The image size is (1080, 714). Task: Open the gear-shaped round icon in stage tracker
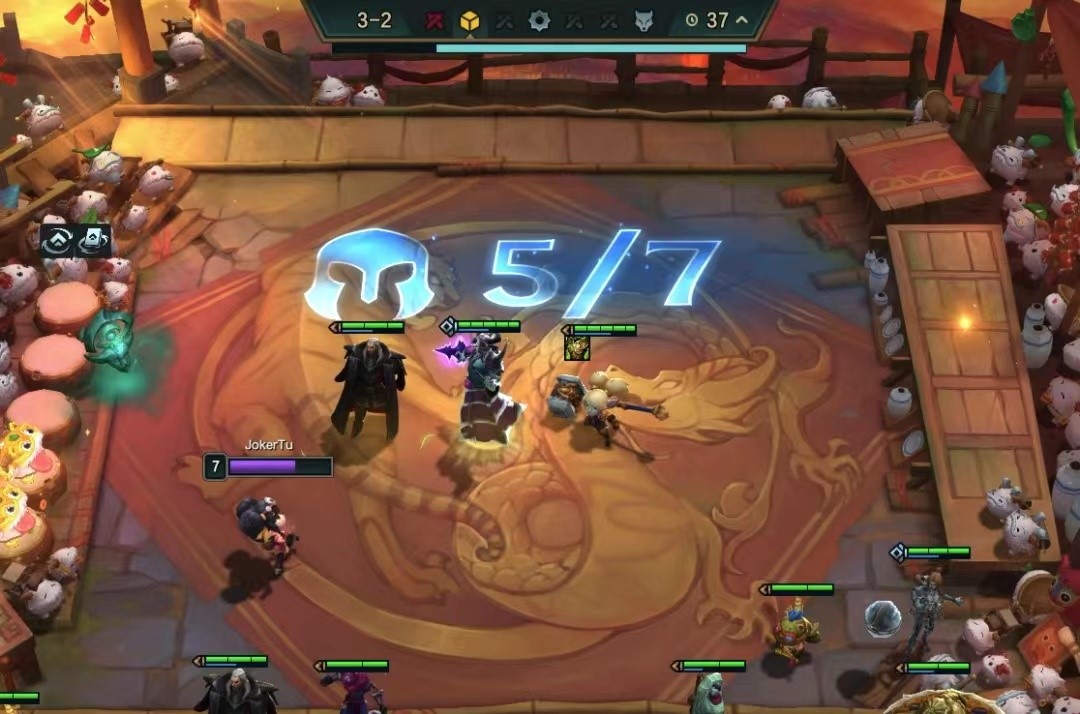(539, 20)
